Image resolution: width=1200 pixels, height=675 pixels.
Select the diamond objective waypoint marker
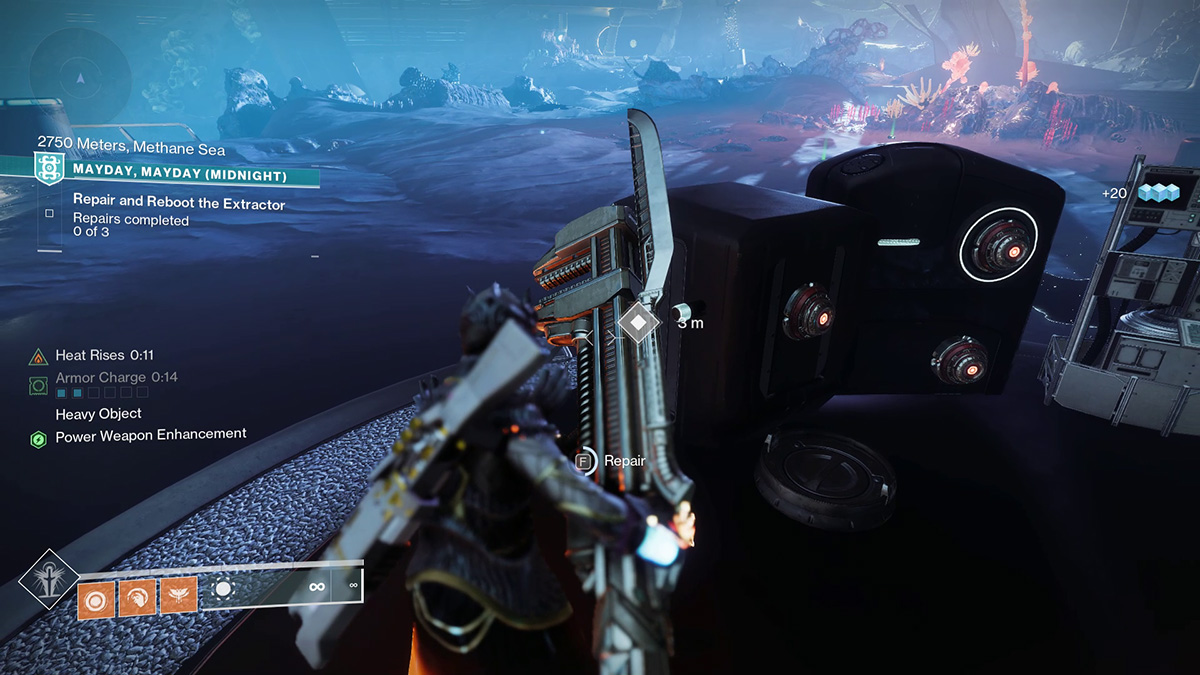click(638, 322)
